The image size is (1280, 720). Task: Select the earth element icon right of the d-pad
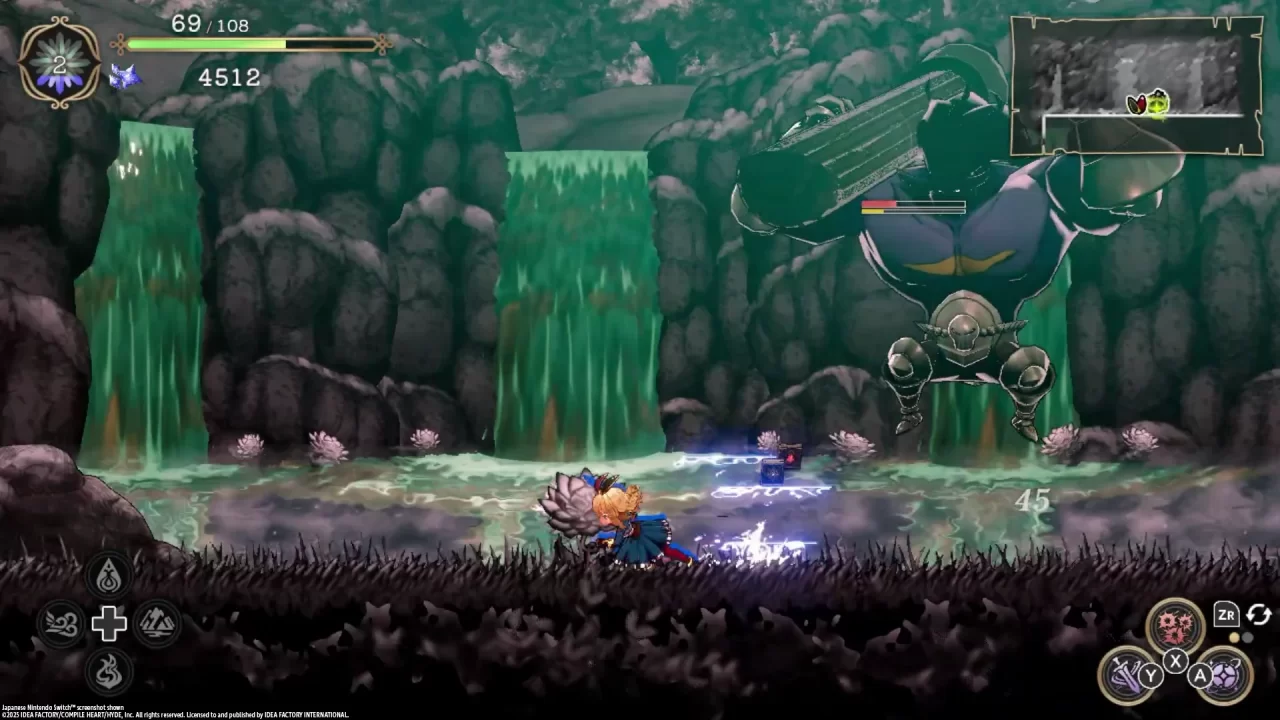point(157,623)
